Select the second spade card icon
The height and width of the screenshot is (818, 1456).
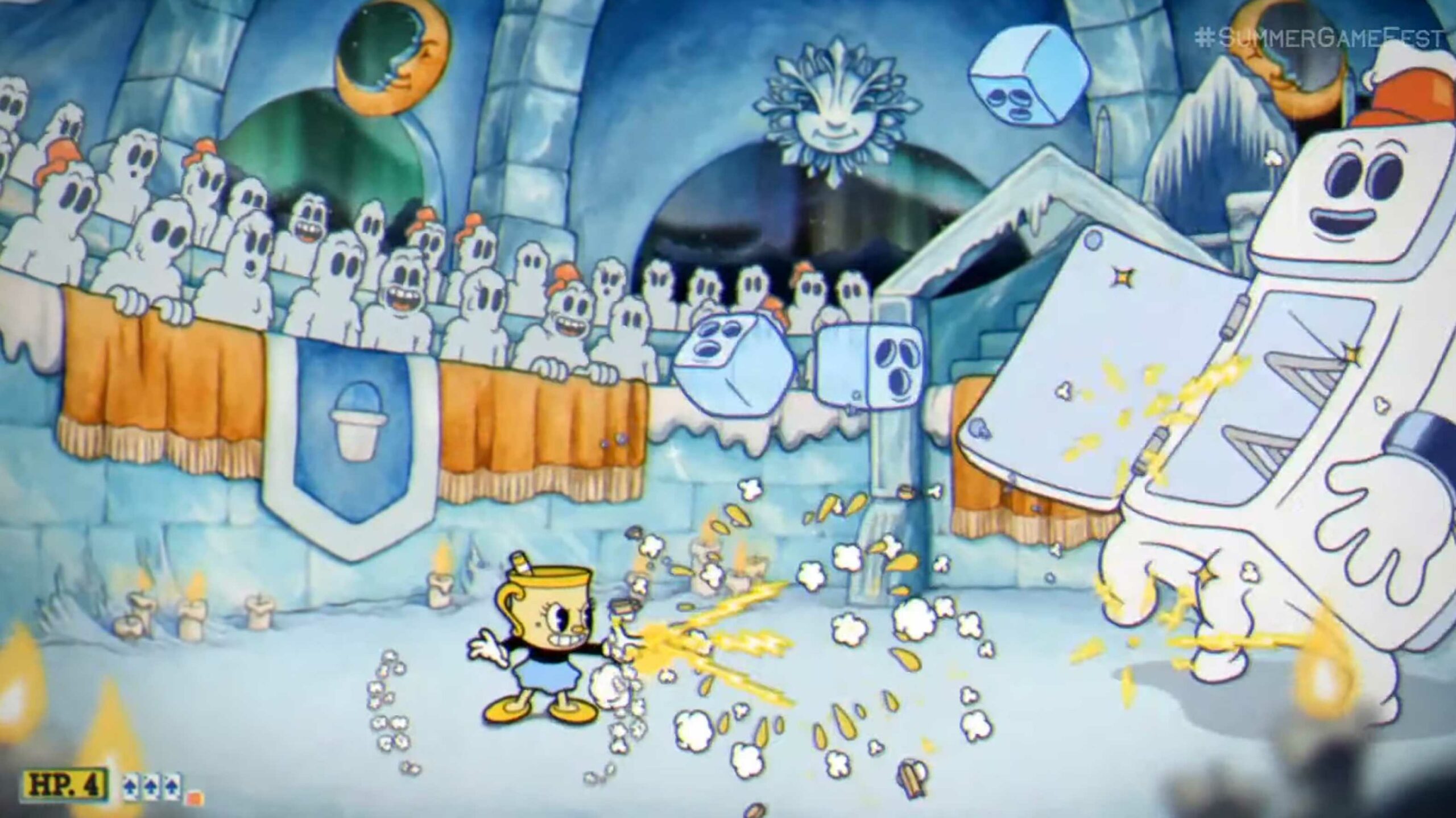click(x=151, y=788)
